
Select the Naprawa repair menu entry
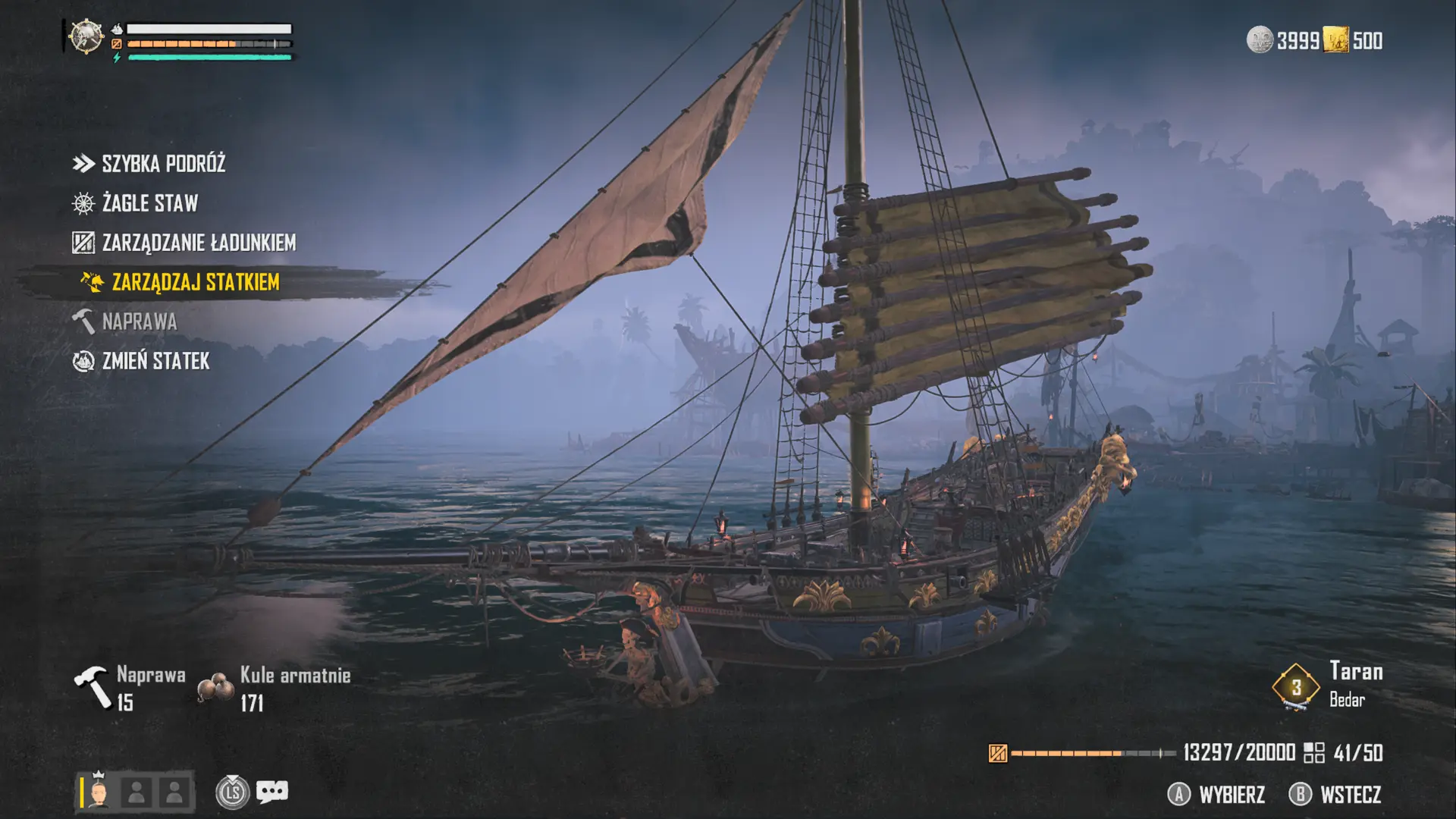(139, 322)
